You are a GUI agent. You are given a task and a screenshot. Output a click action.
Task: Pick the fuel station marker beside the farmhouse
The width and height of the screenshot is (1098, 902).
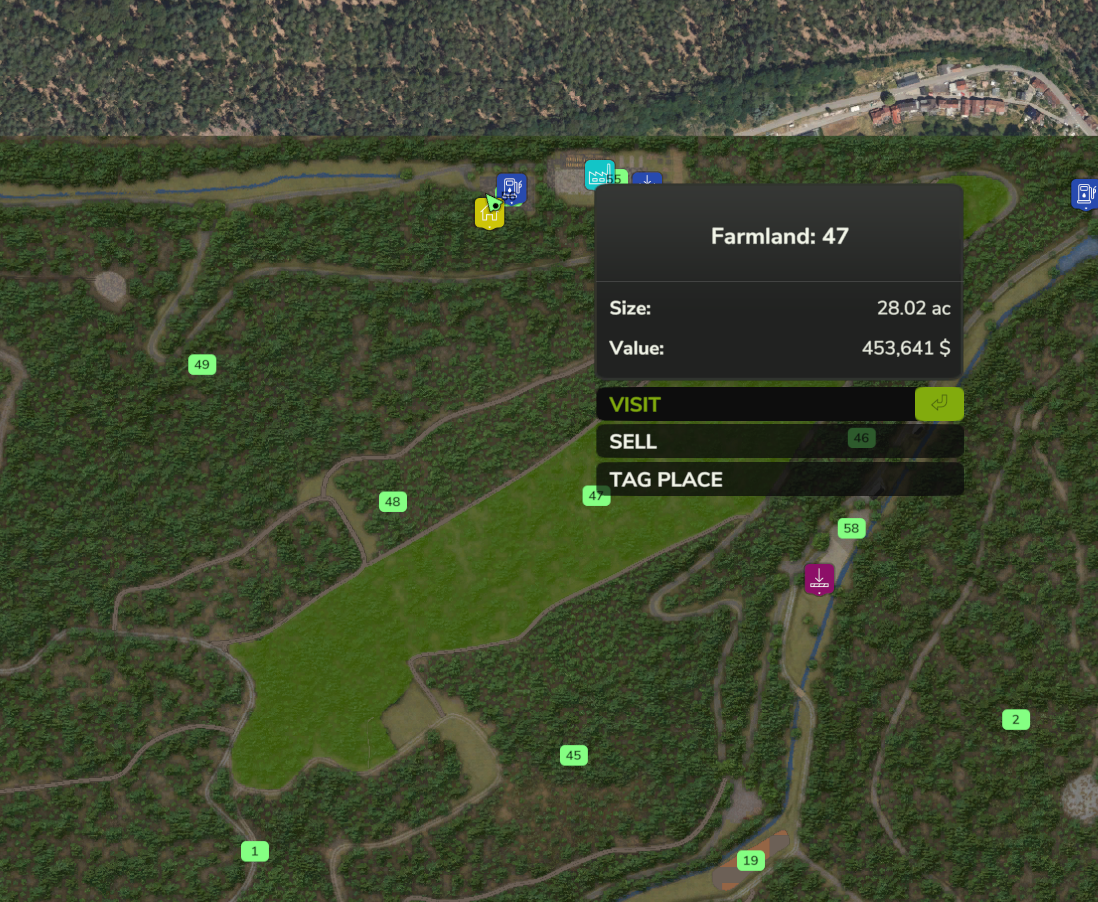(512, 188)
